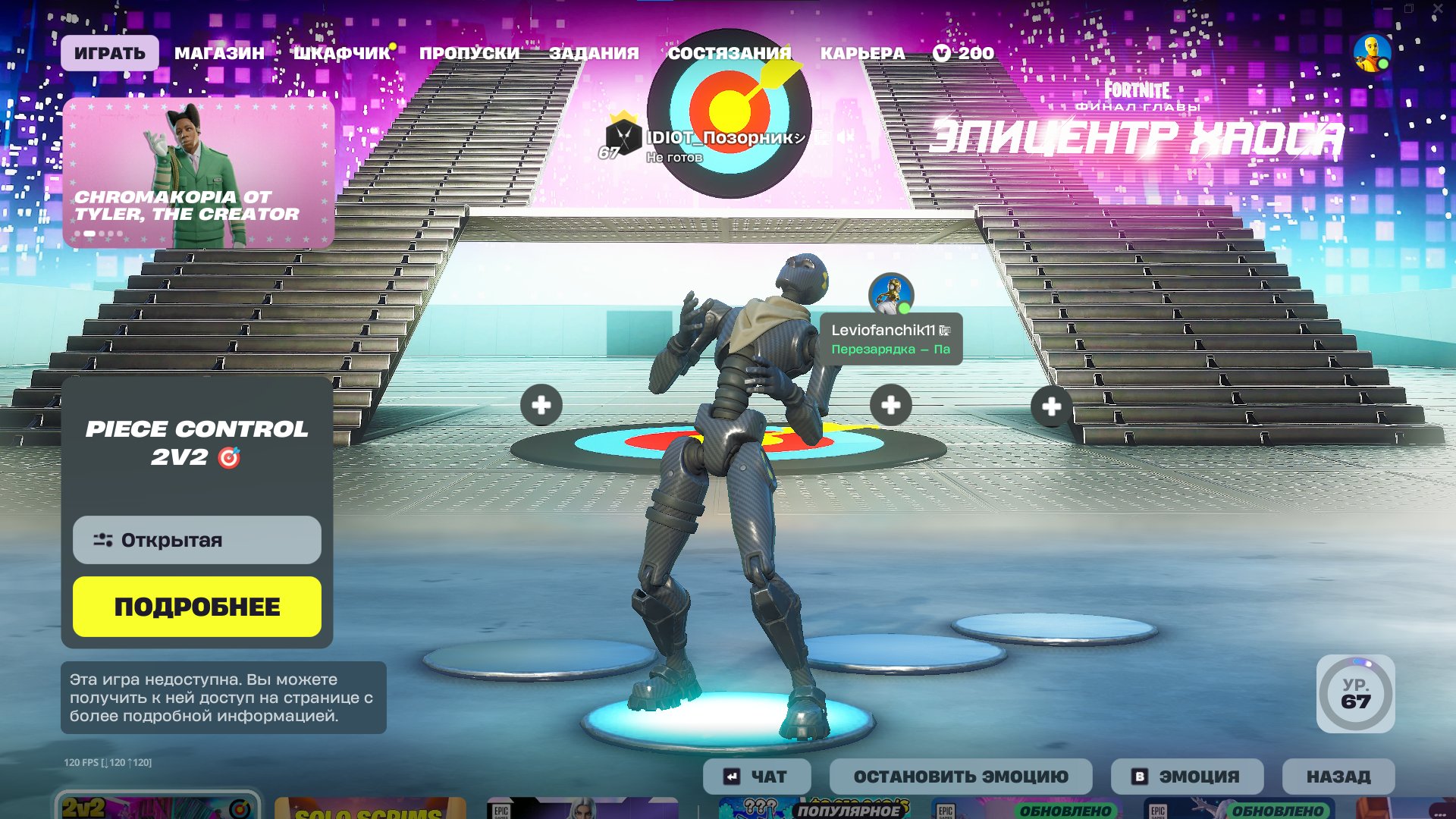Screen dimensions: 1456x819
Task: Switch to the СОСТЯЗАНИЯ tab
Action: [730, 52]
